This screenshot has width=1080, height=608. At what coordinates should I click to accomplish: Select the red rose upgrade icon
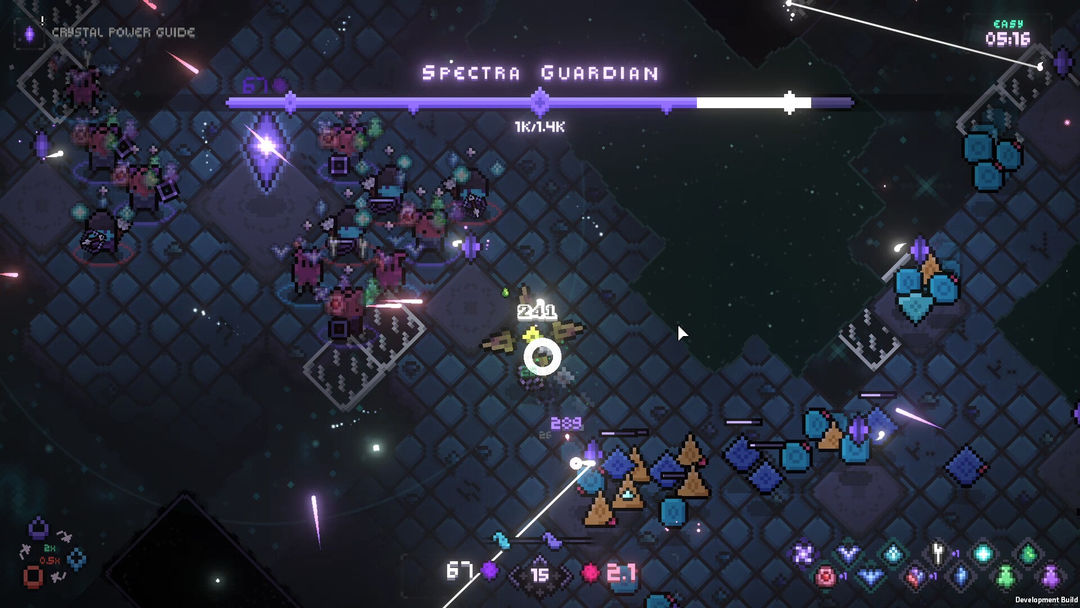[x=825, y=576]
